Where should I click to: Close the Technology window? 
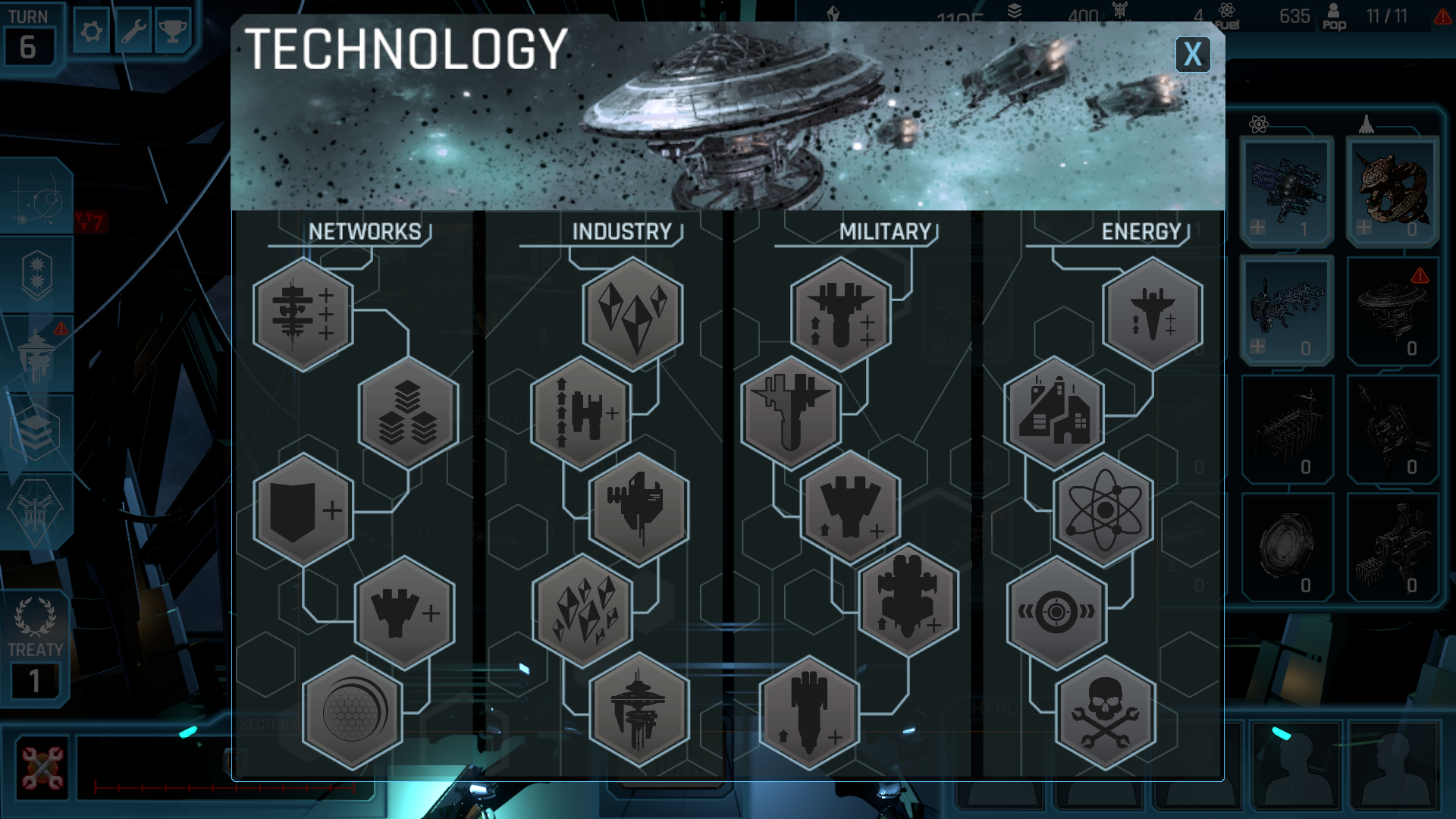coord(1192,55)
